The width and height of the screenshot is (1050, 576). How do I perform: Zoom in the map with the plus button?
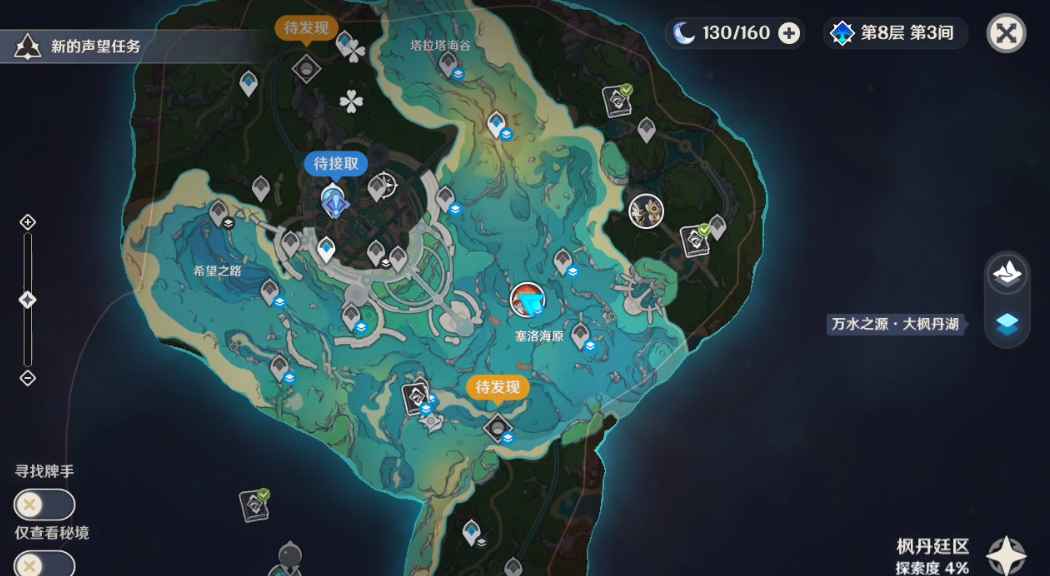28,222
